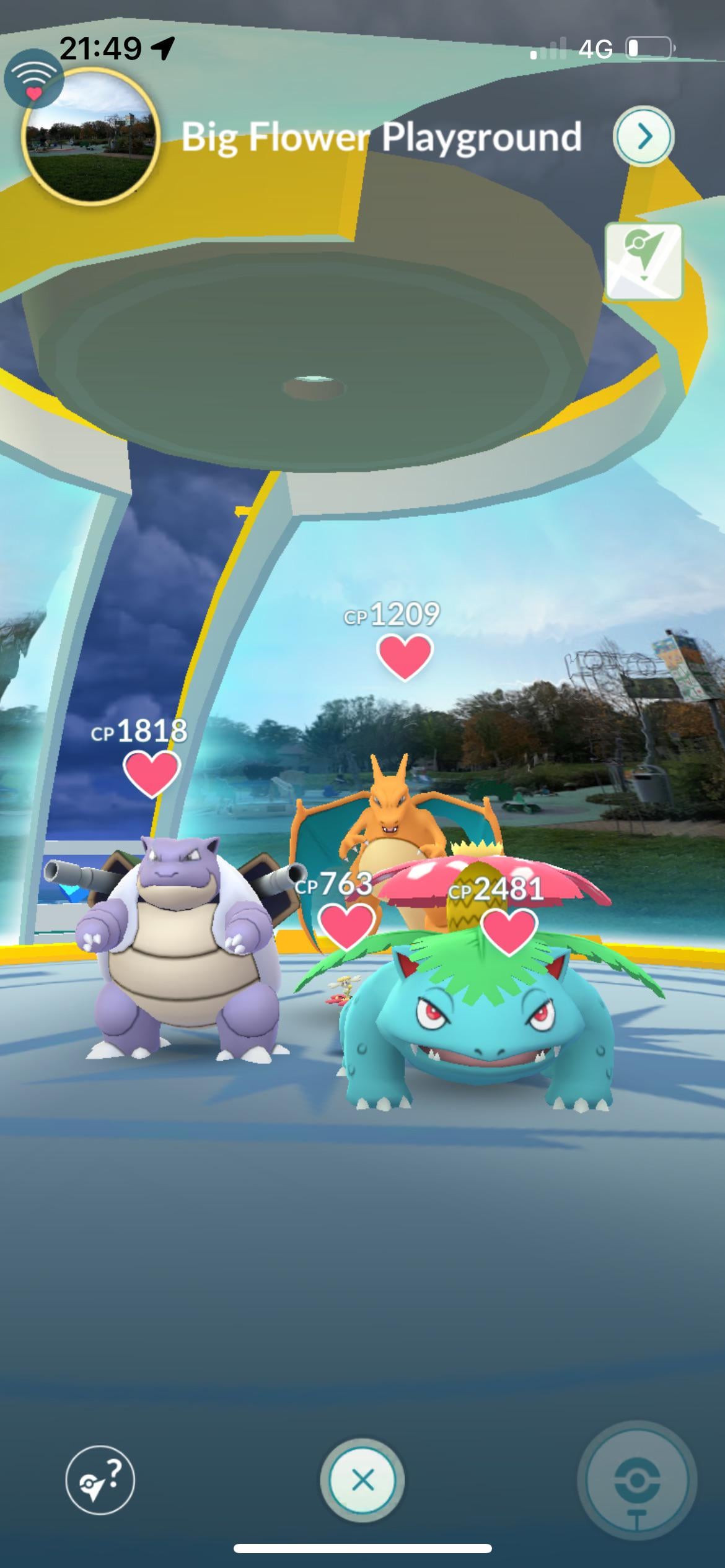The image size is (725, 1568).
Task: Open the Big Flower Playground gym photo
Action: coord(90,135)
